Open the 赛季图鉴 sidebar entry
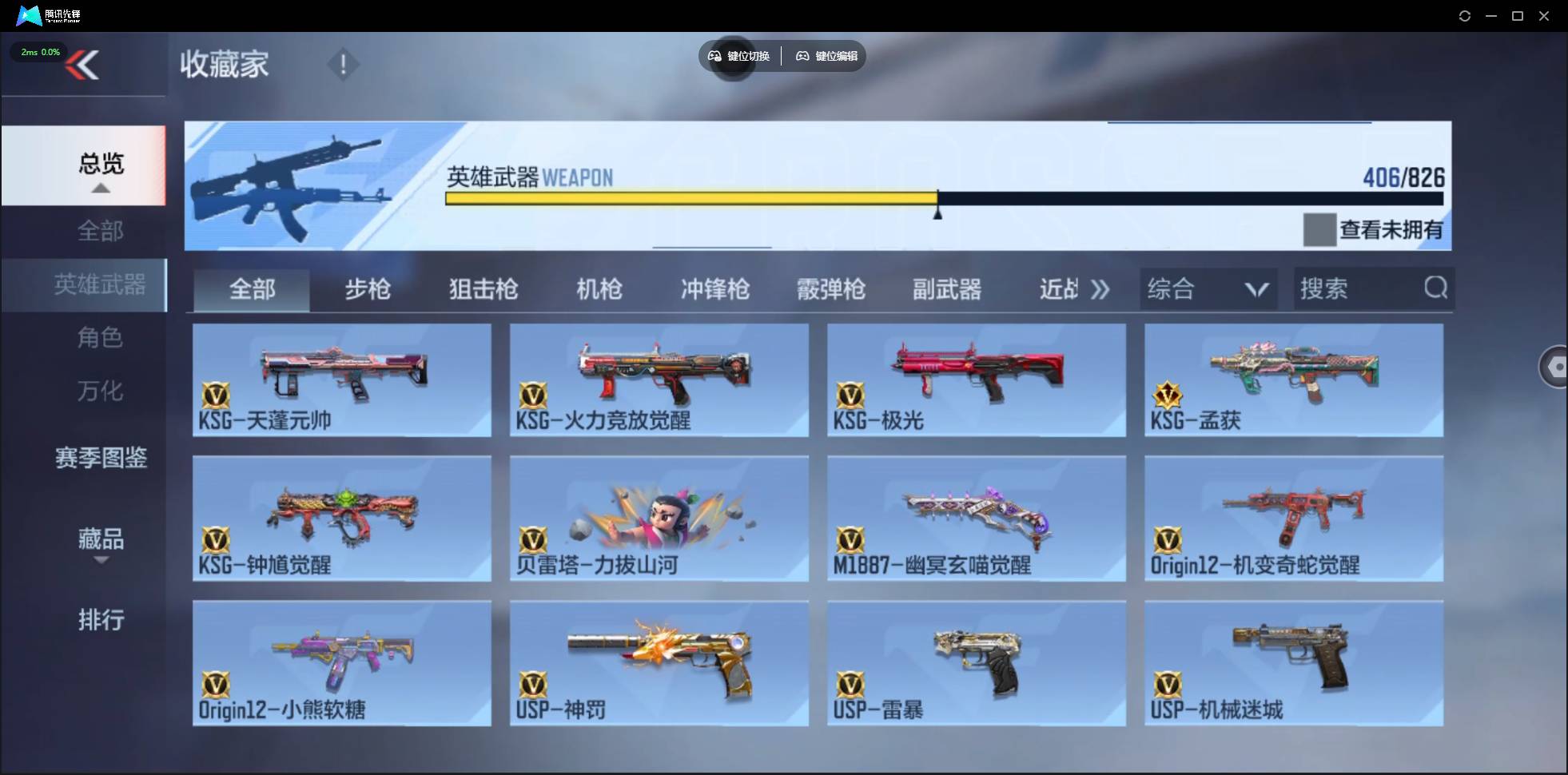Image resolution: width=1568 pixels, height=775 pixels. click(x=100, y=458)
